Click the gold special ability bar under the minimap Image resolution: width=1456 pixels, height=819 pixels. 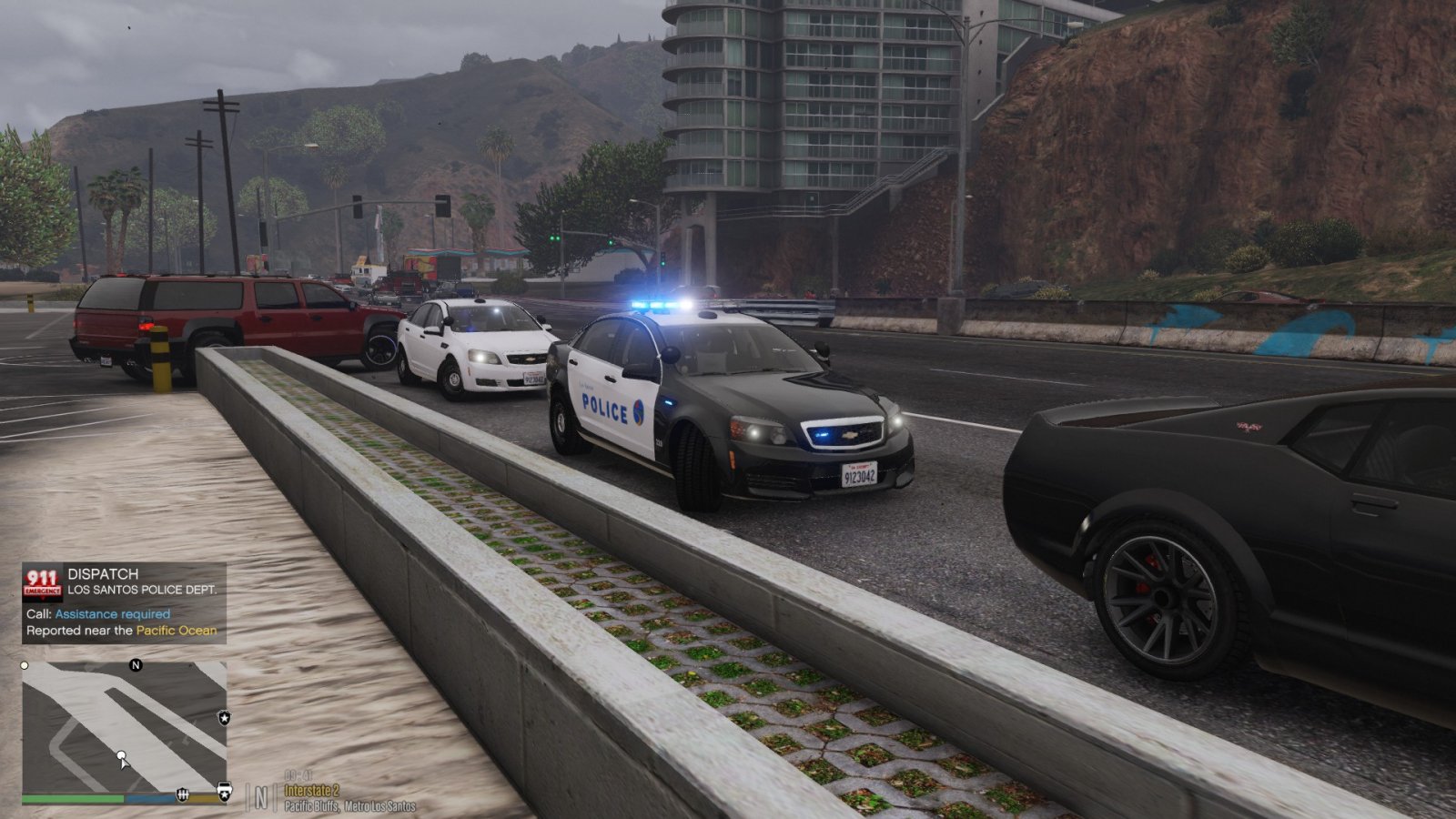click(x=204, y=798)
